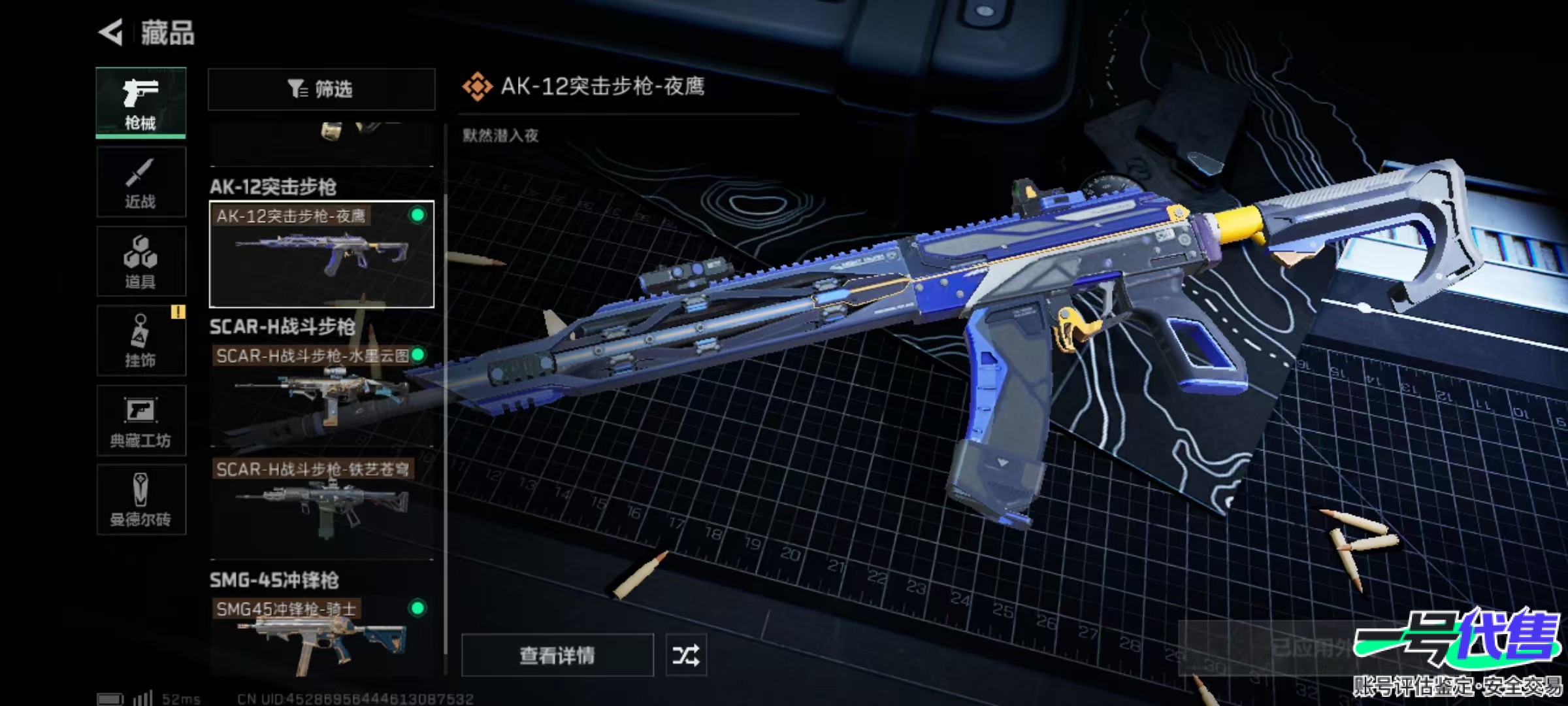Open the 典藏工坊 workshop tab
1568x706 pixels.
tap(140, 421)
